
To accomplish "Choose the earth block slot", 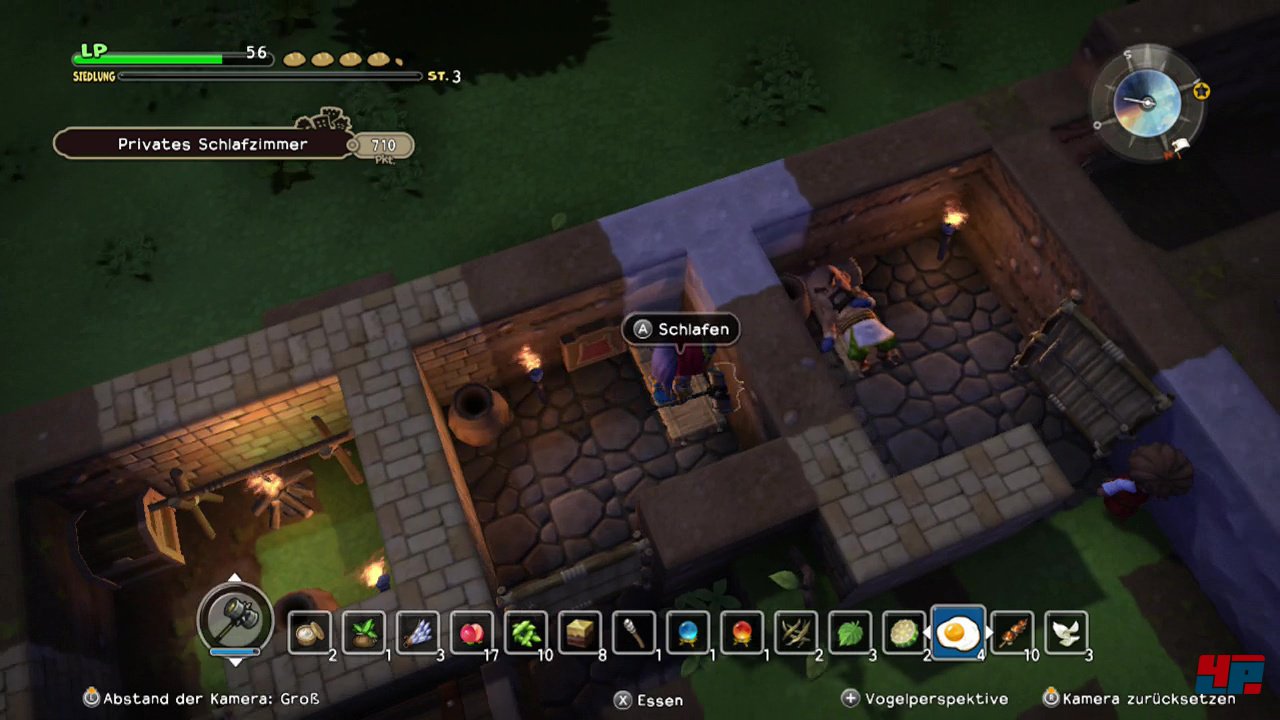I will click(x=580, y=632).
